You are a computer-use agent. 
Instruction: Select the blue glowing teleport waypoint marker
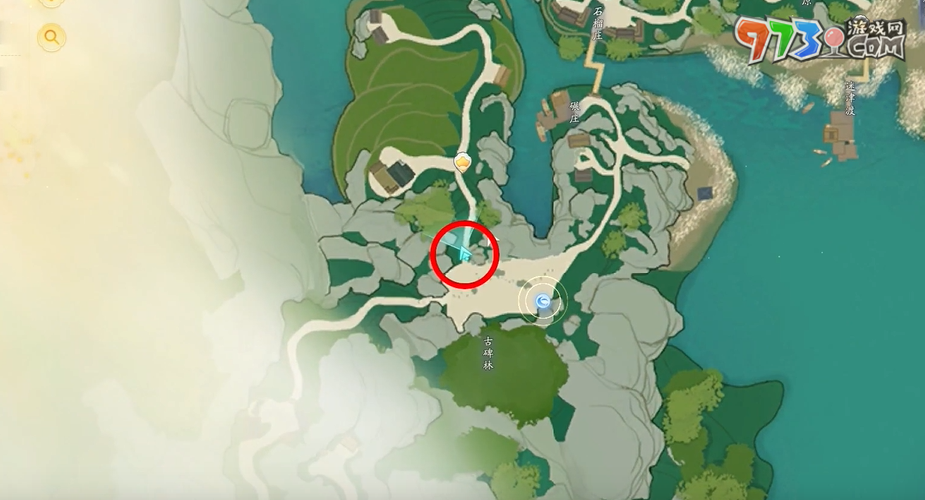(x=543, y=300)
